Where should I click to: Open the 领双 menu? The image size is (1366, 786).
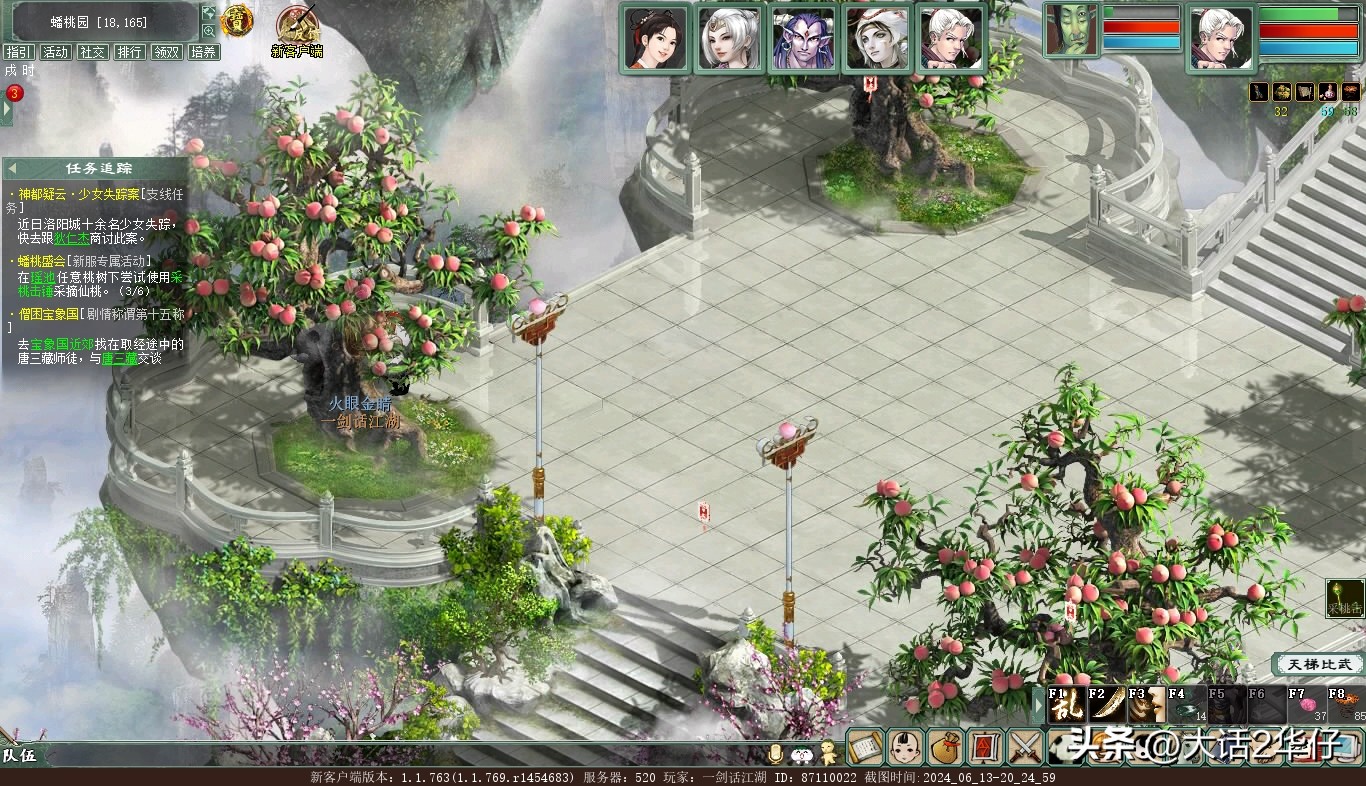tap(166, 52)
